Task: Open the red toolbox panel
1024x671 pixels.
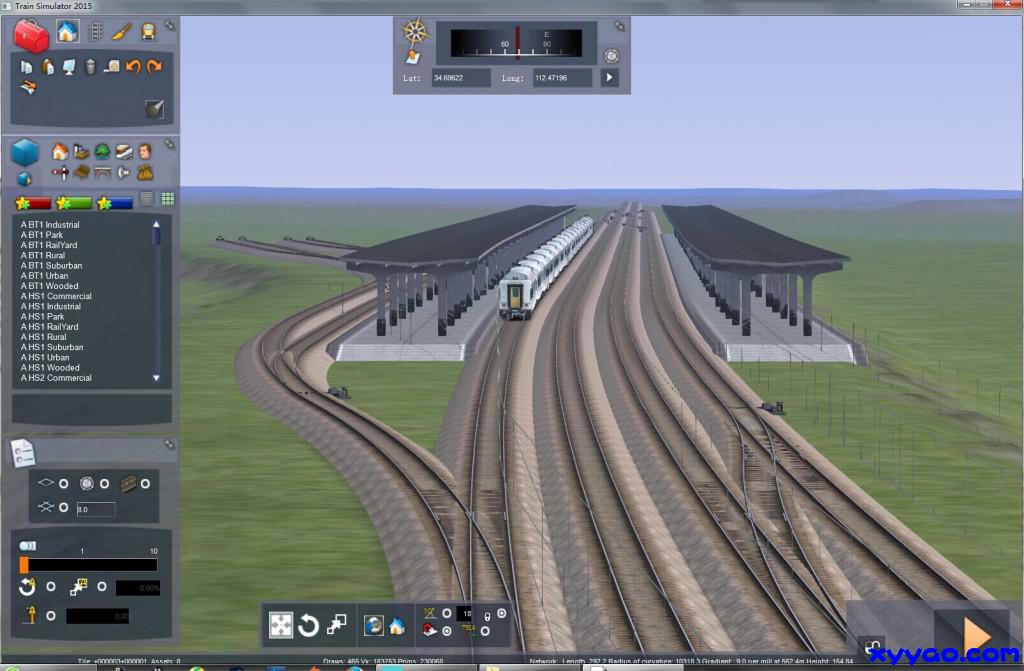Action: coord(31,34)
